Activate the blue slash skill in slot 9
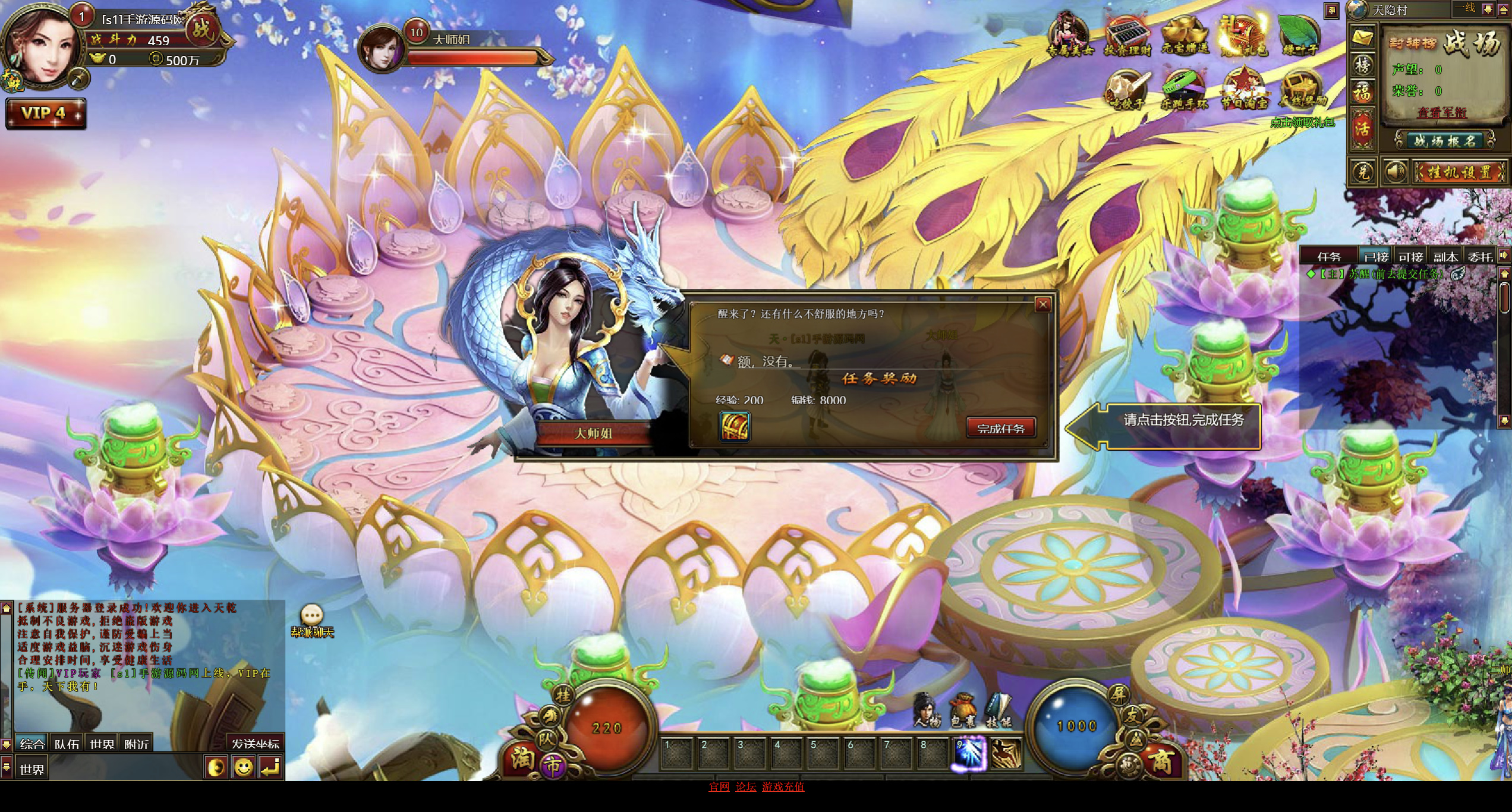Screen dimensions: 1512x812 [x=970, y=754]
